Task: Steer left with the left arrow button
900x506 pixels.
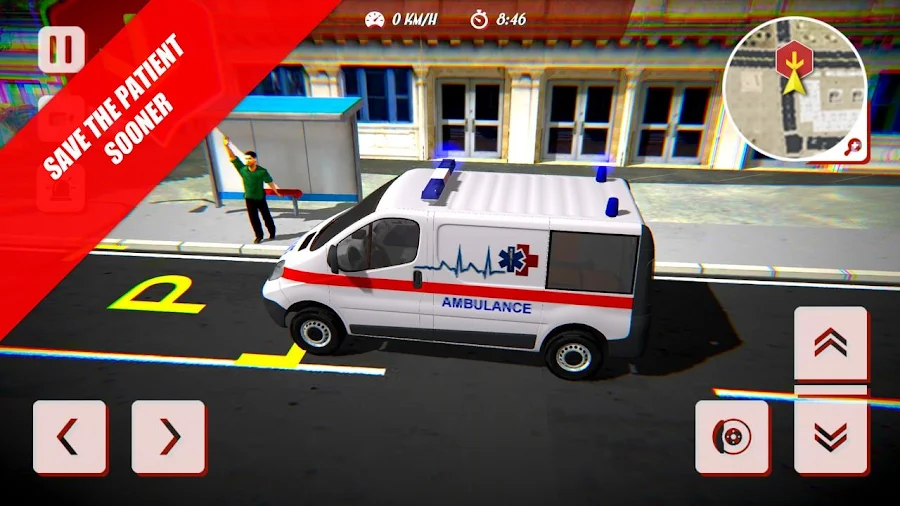Action: click(x=69, y=437)
